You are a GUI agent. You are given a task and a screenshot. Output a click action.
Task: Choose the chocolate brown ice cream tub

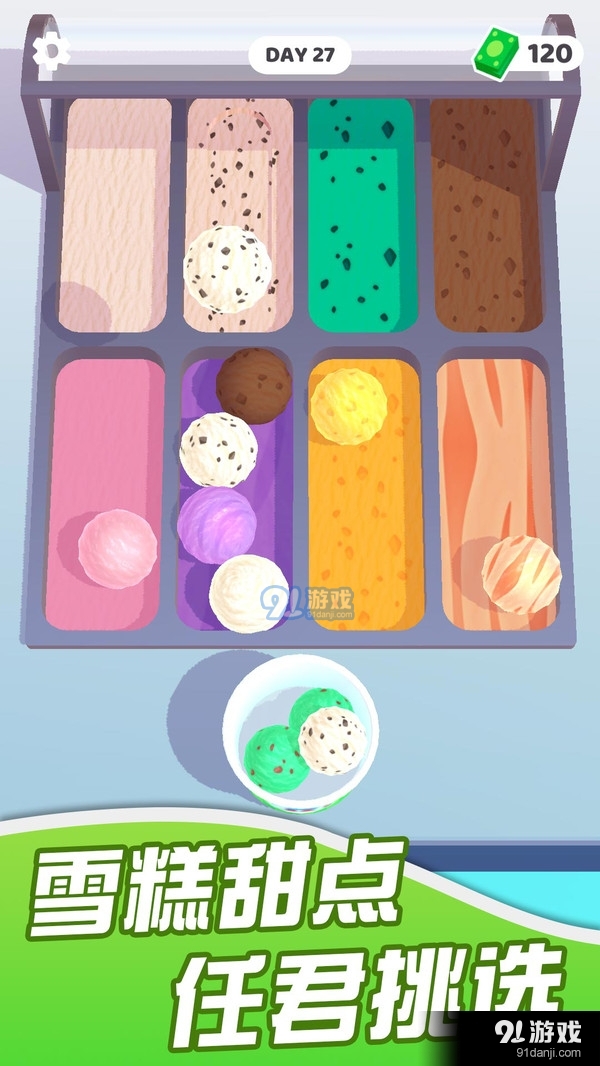pyautogui.click(x=486, y=215)
